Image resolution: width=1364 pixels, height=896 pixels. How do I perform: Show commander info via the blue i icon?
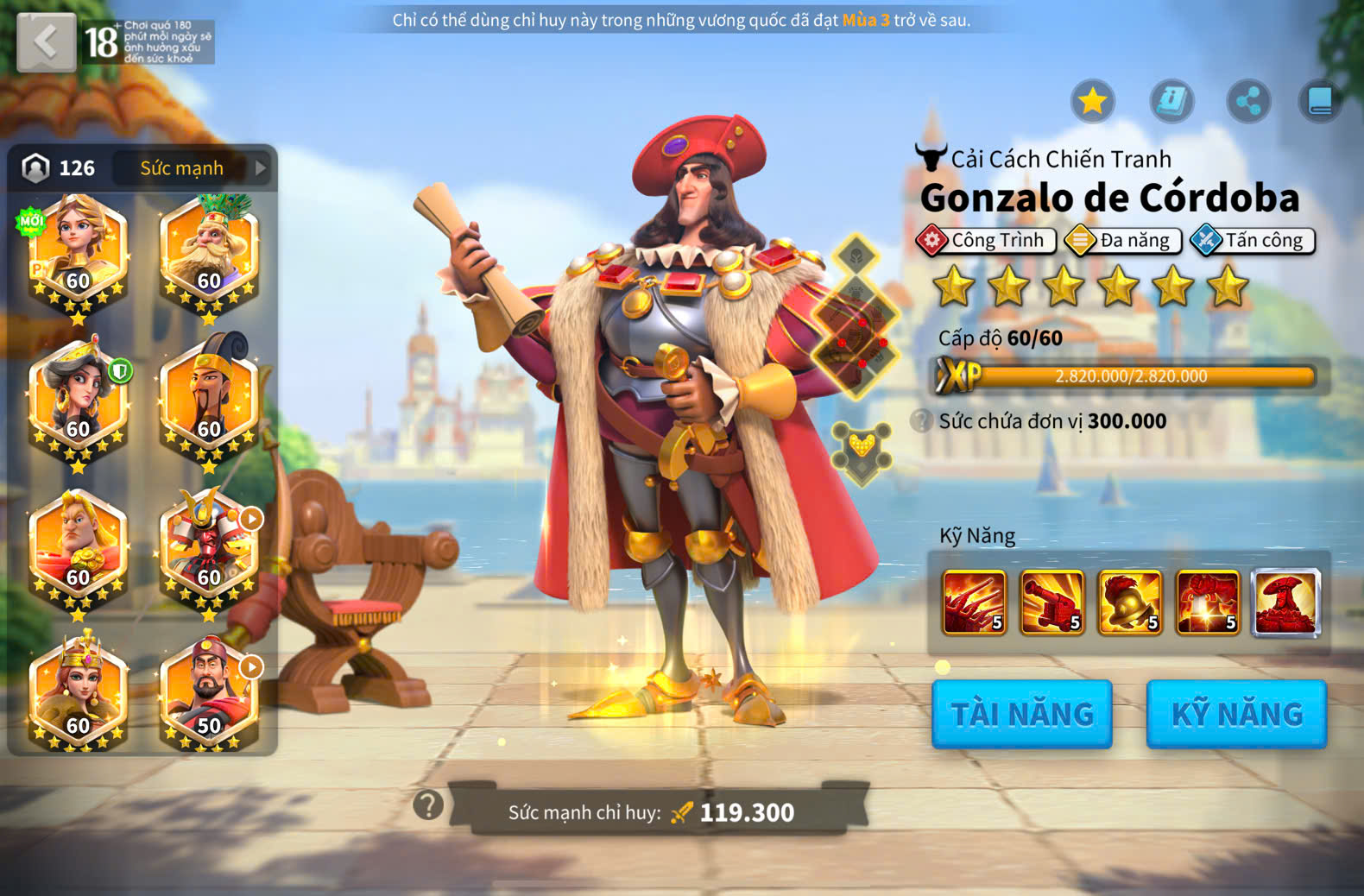[1171, 101]
